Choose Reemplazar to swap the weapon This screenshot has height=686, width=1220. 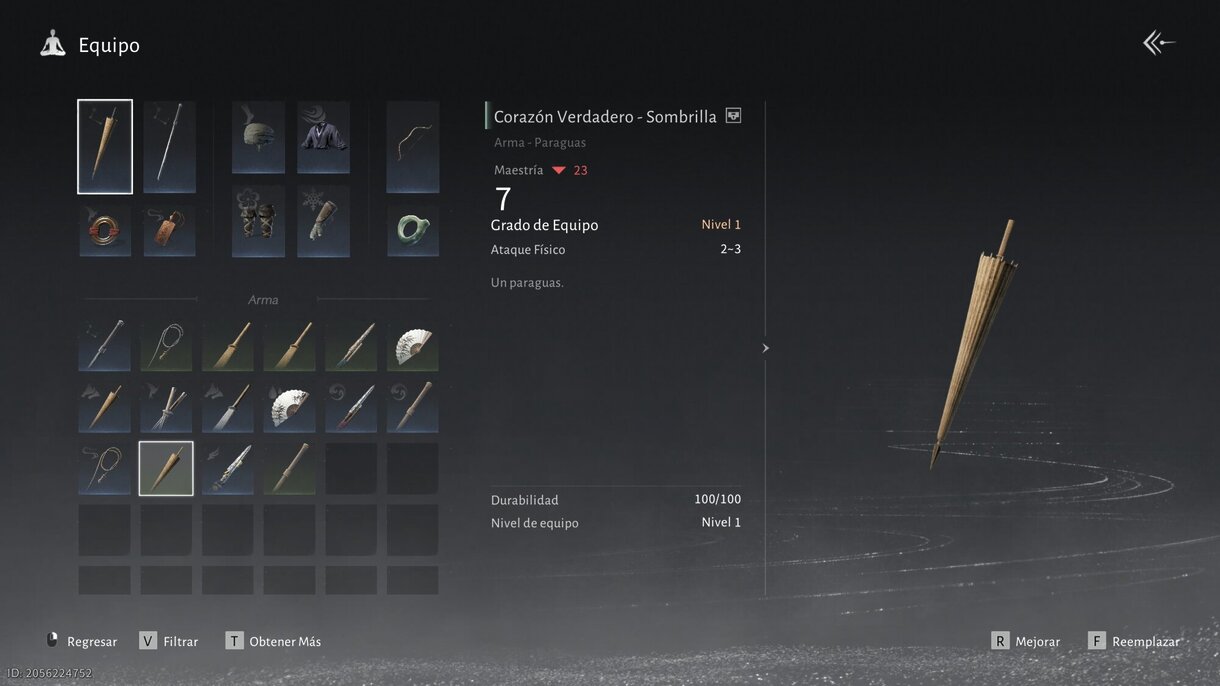1134,641
